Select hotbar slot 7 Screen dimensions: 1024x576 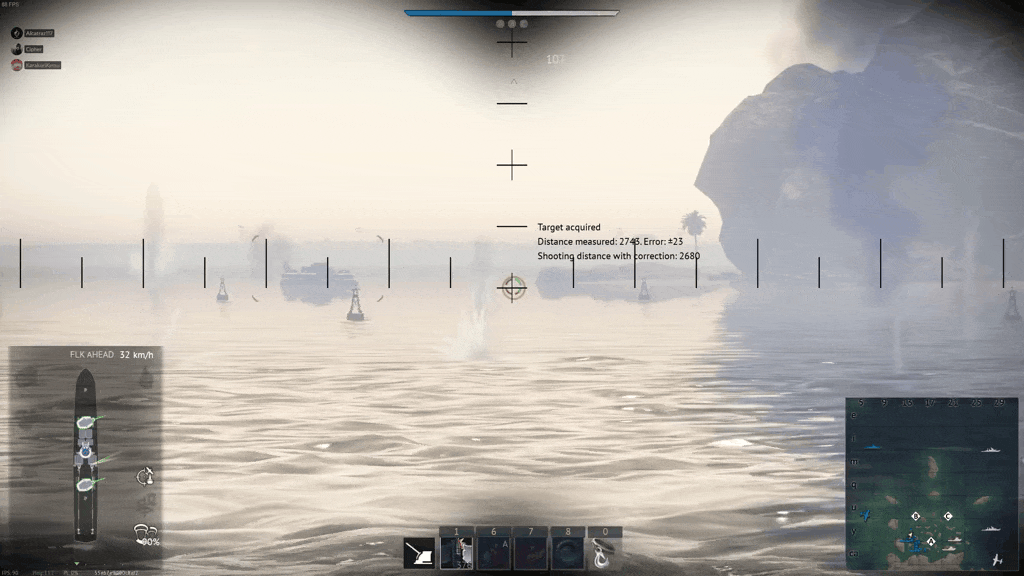click(x=531, y=553)
